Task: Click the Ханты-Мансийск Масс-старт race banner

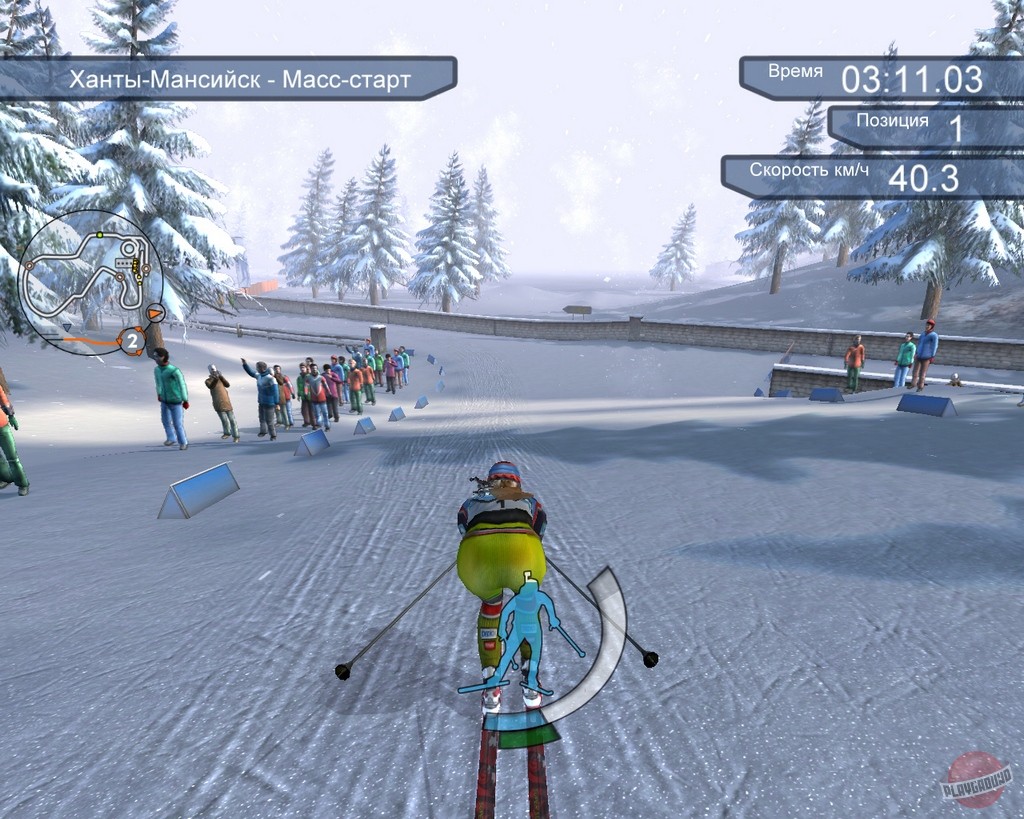Action: tap(238, 80)
